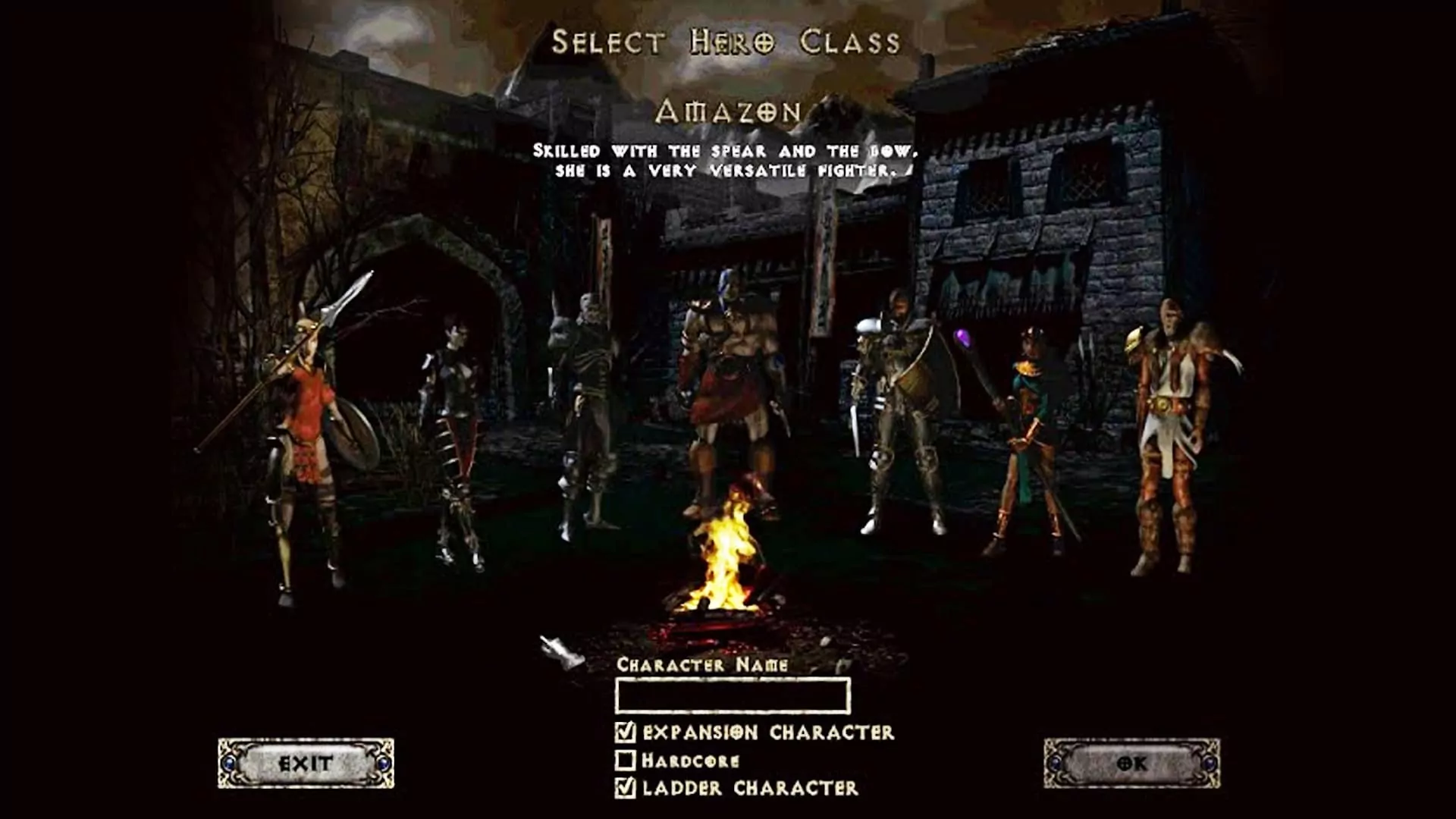The width and height of the screenshot is (1456, 819).
Task: Click the Exit button
Action: click(306, 763)
